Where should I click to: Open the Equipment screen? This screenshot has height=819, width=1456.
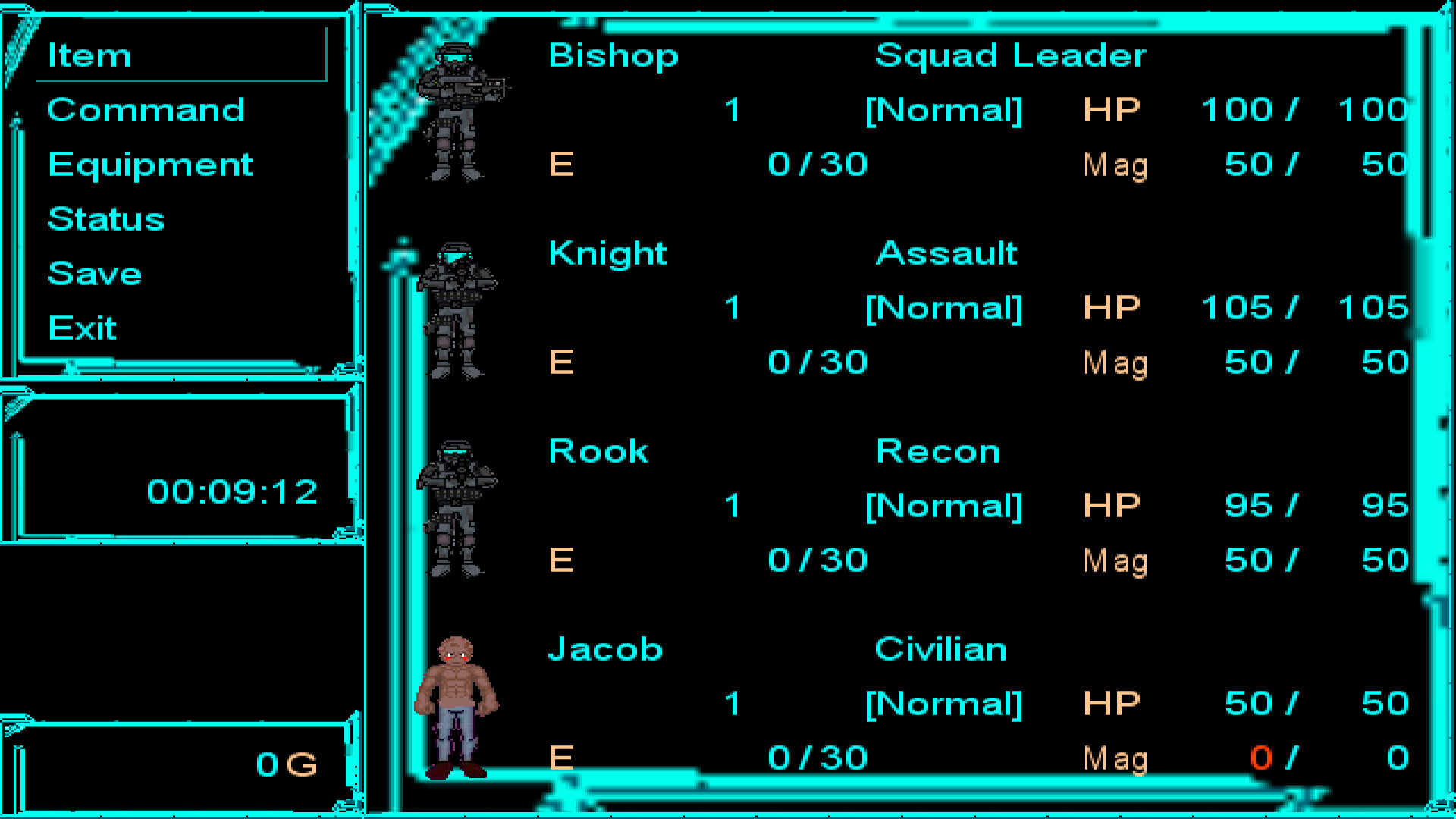pyautogui.click(x=149, y=165)
